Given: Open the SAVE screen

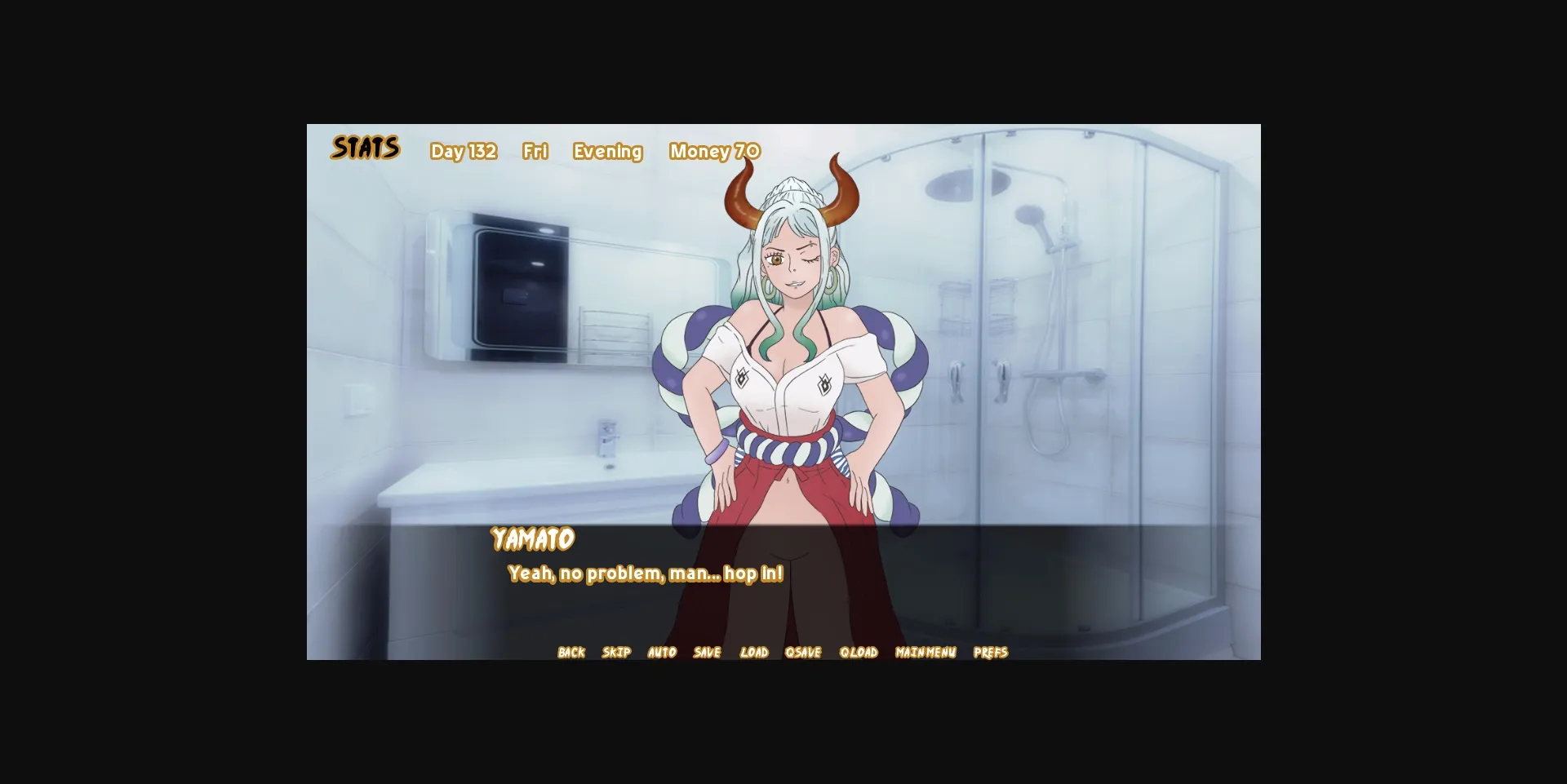Looking at the screenshot, I should [x=707, y=652].
